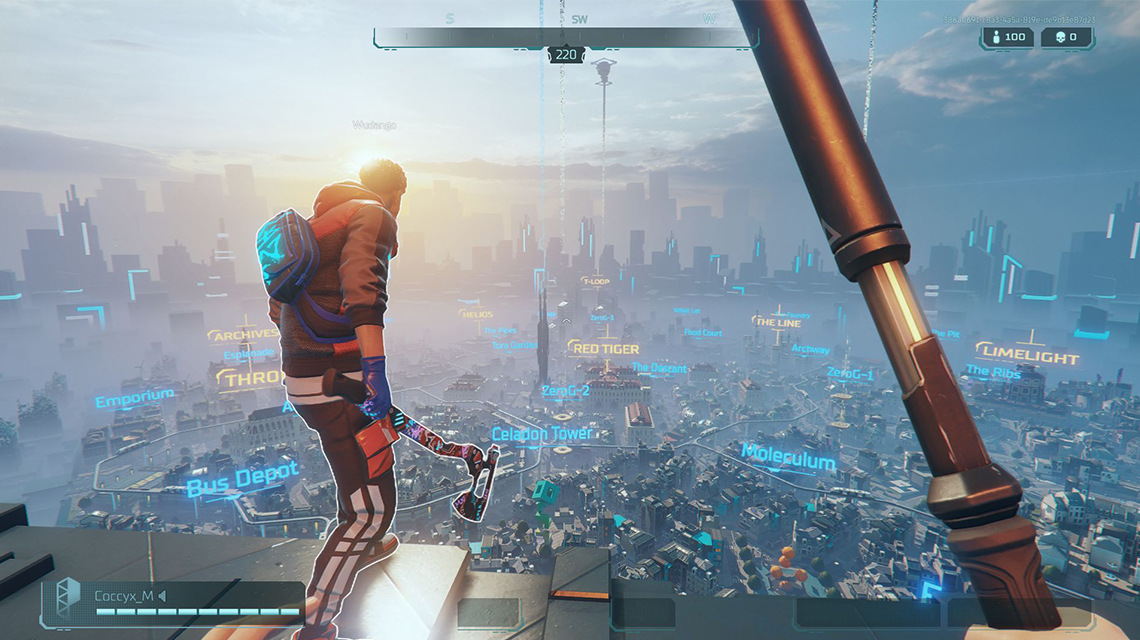Click the Coccyx_M squad member panel
Viewport: 1140px width, 640px height.
[172, 602]
